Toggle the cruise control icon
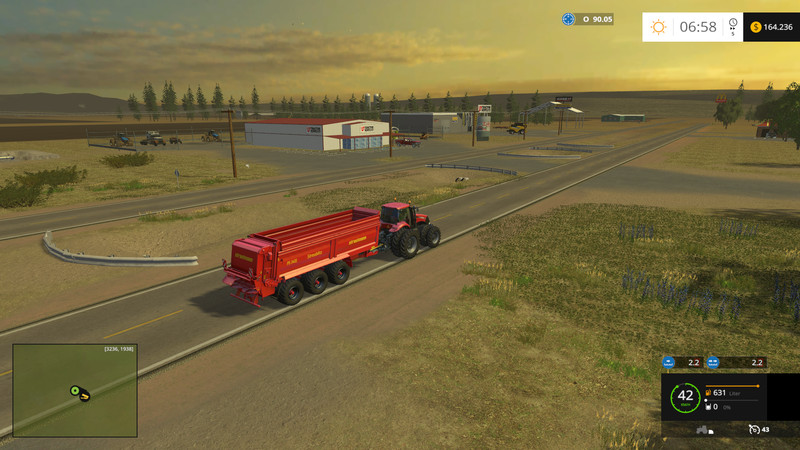The image size is (800, 450). (753, 429)
